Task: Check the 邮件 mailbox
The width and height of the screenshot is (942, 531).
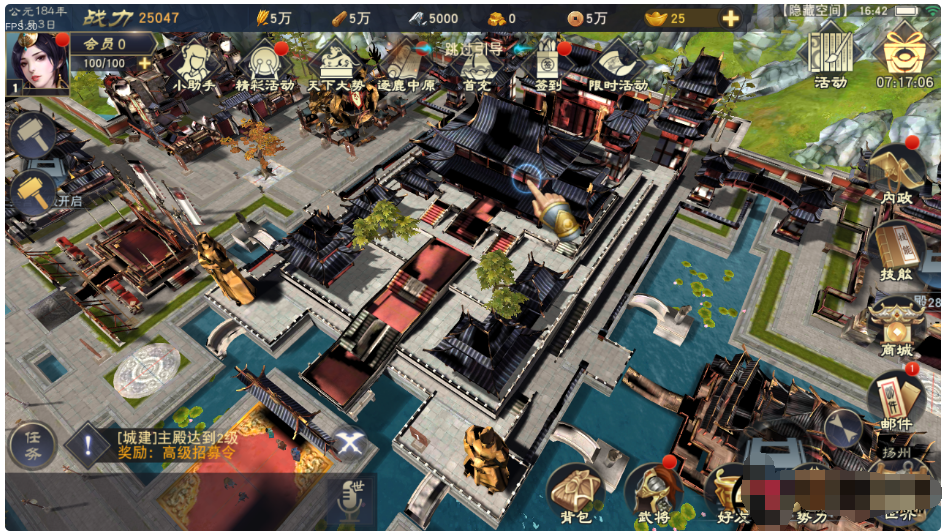Action: [895, 402]
